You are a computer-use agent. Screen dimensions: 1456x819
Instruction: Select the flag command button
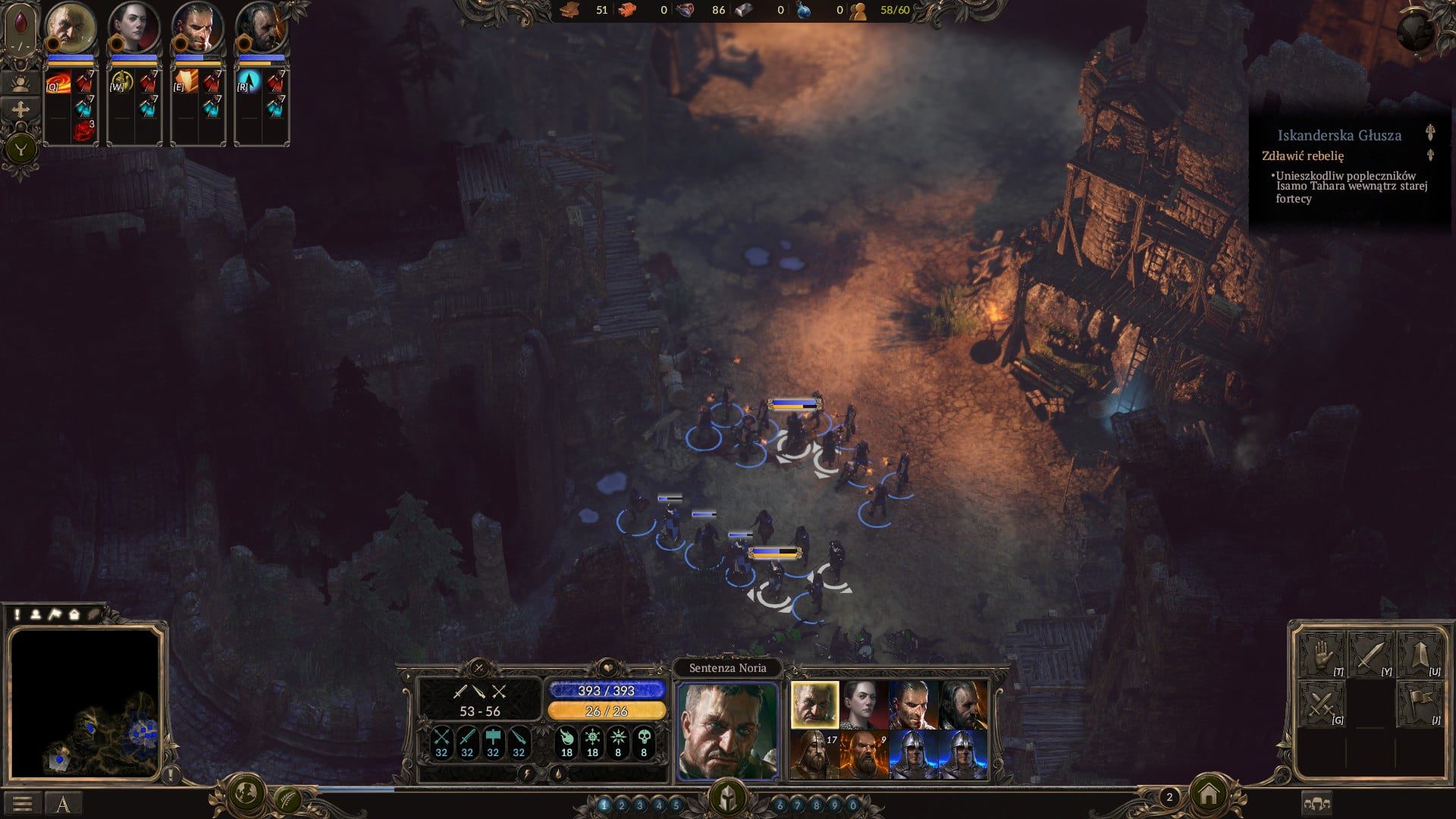[1419, 704]
